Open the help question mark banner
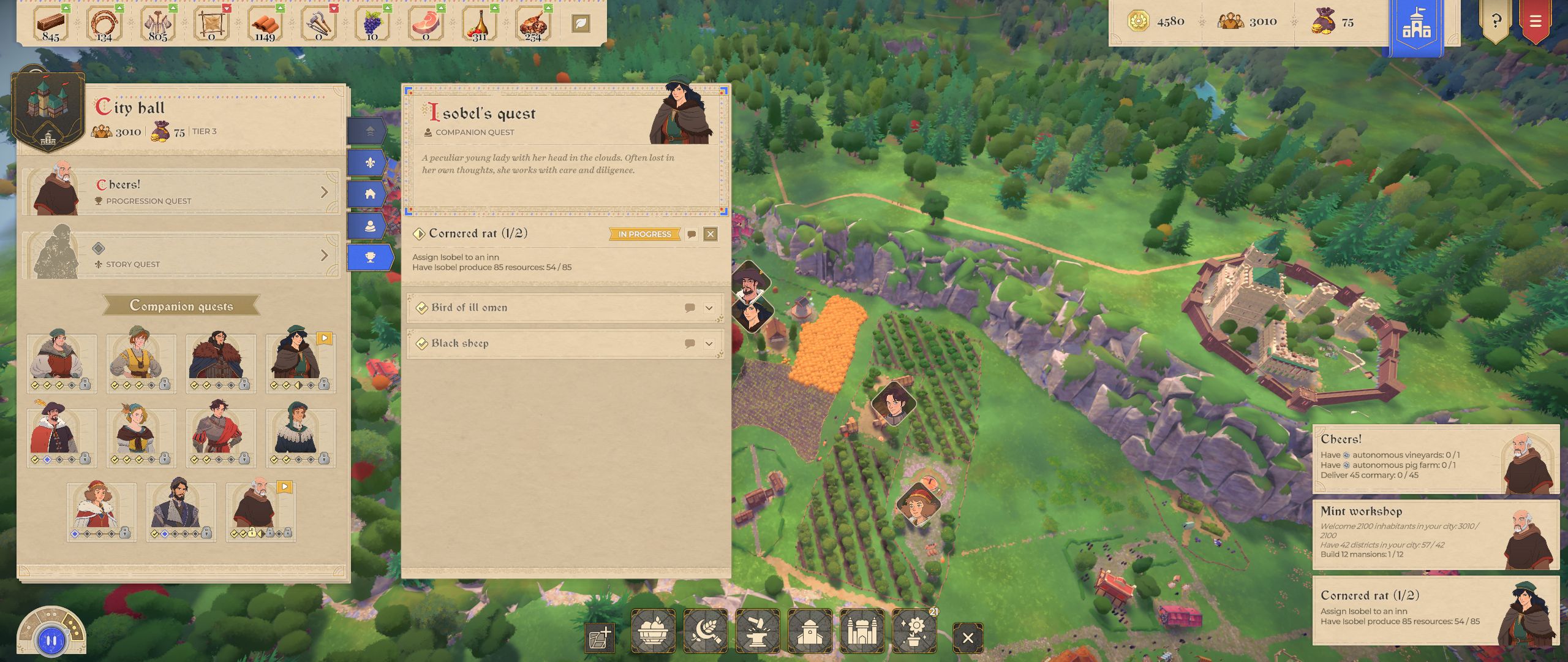The image size is (1568, 662). click(1496, 21)
